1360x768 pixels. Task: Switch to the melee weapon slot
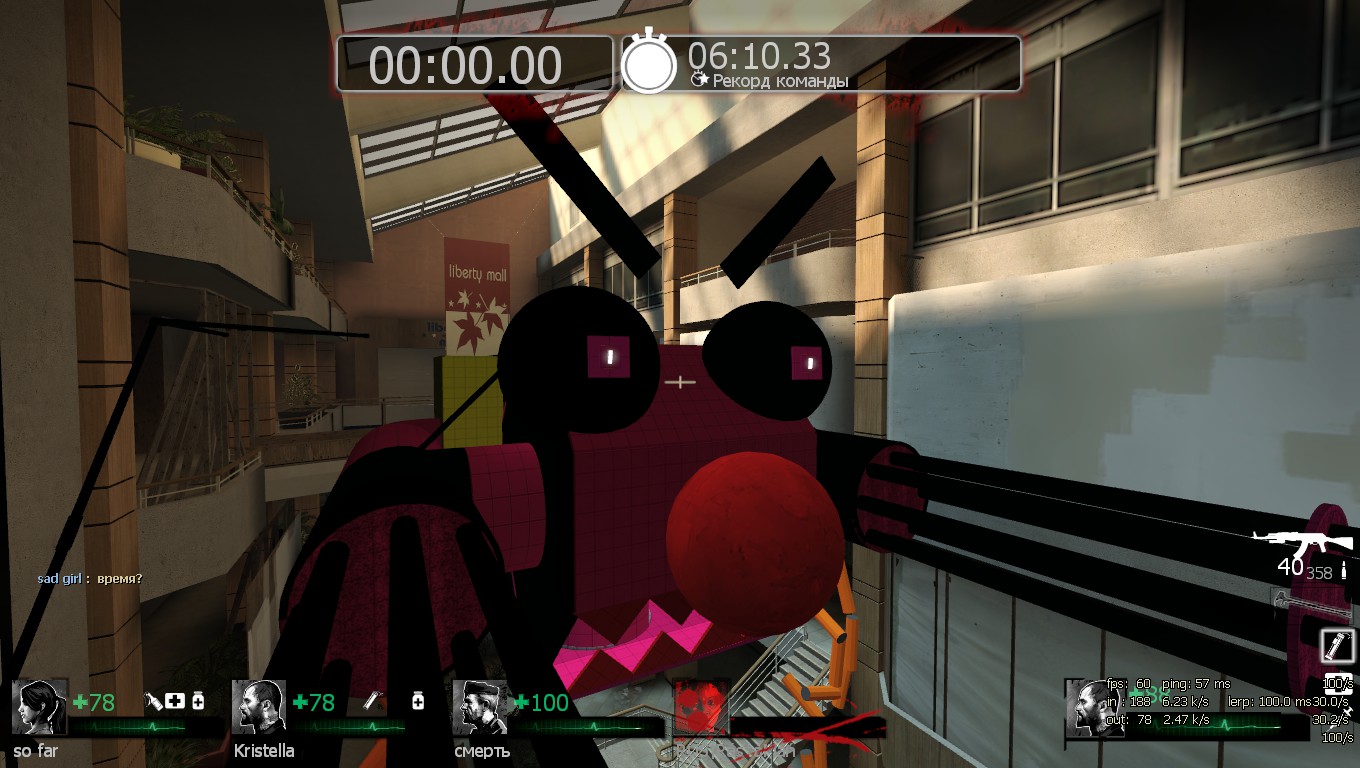(x=1310, y=599)
